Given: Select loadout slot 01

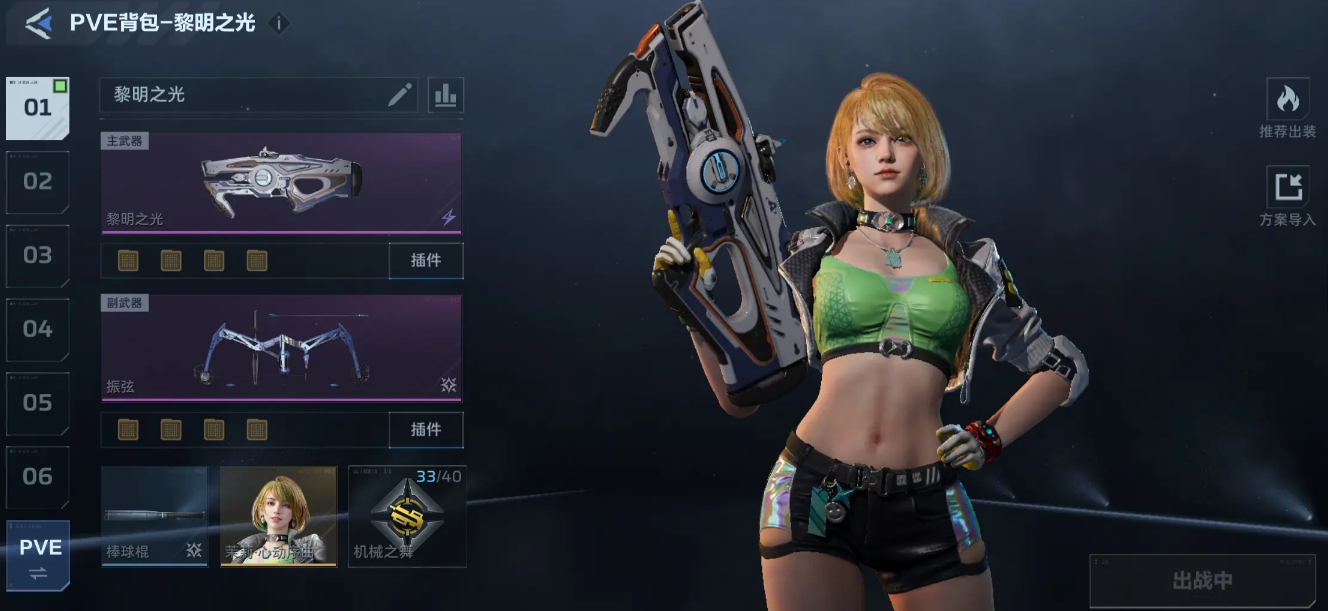Looking at the screenshot, I should [x=38, y=108].
